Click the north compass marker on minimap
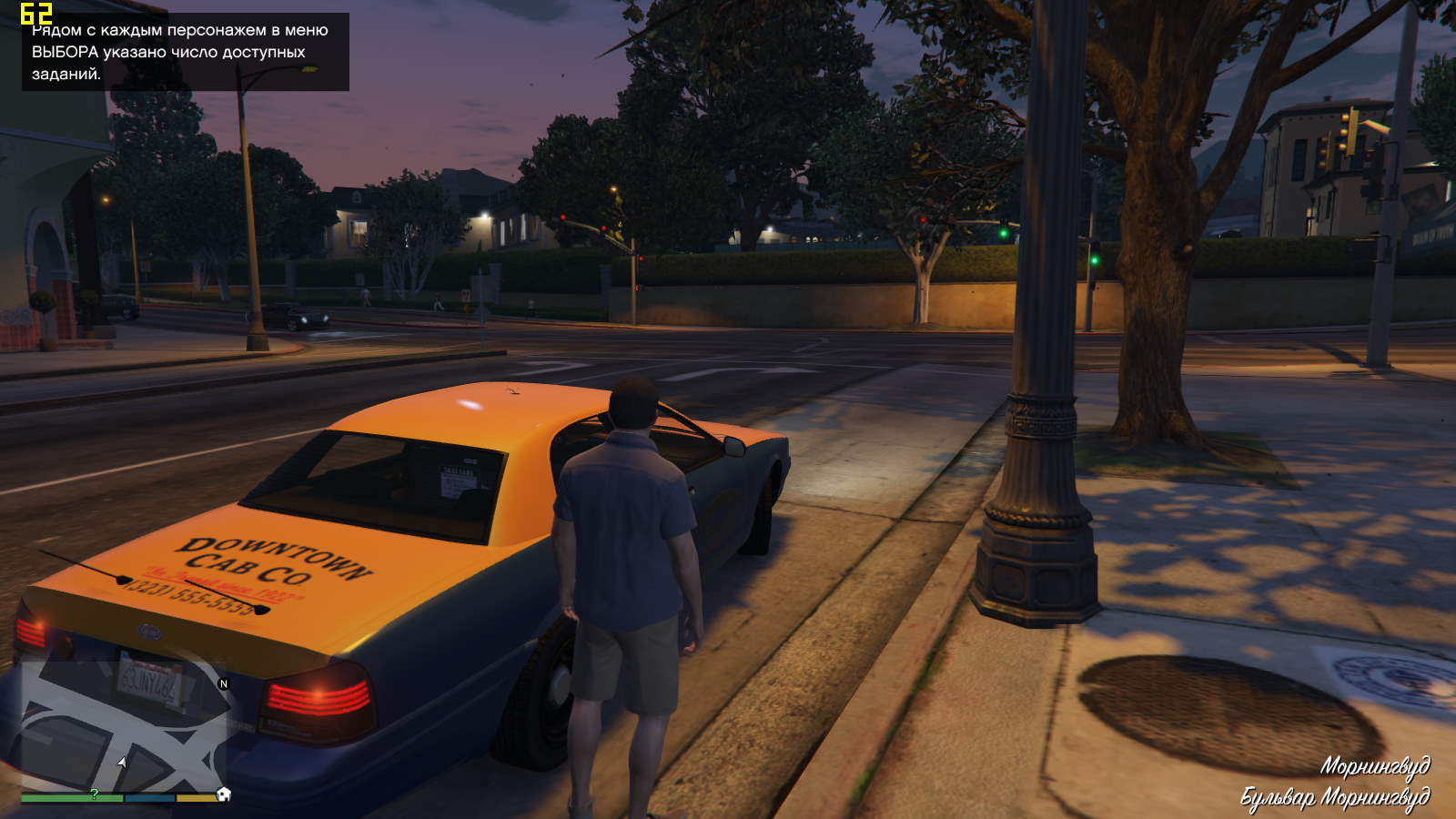The width and height of the screenshot is (1456, 819). pos(224,683)
